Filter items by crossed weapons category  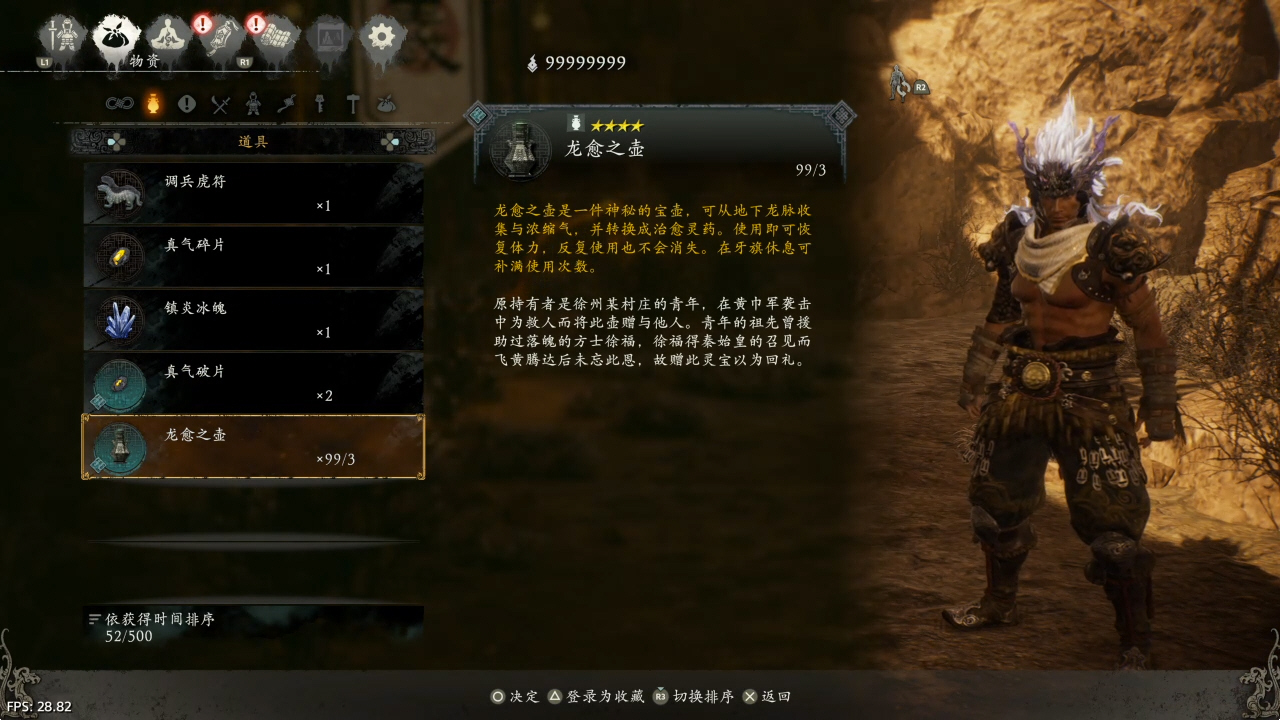click(221, 103)
